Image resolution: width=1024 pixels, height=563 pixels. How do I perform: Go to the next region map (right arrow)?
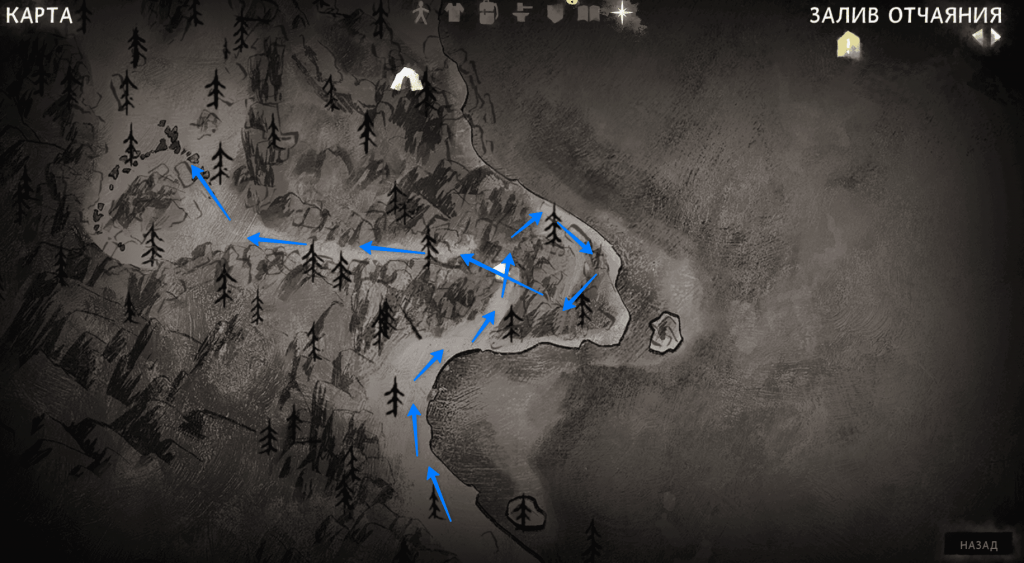pyautogui.click(x=995, y=37)
